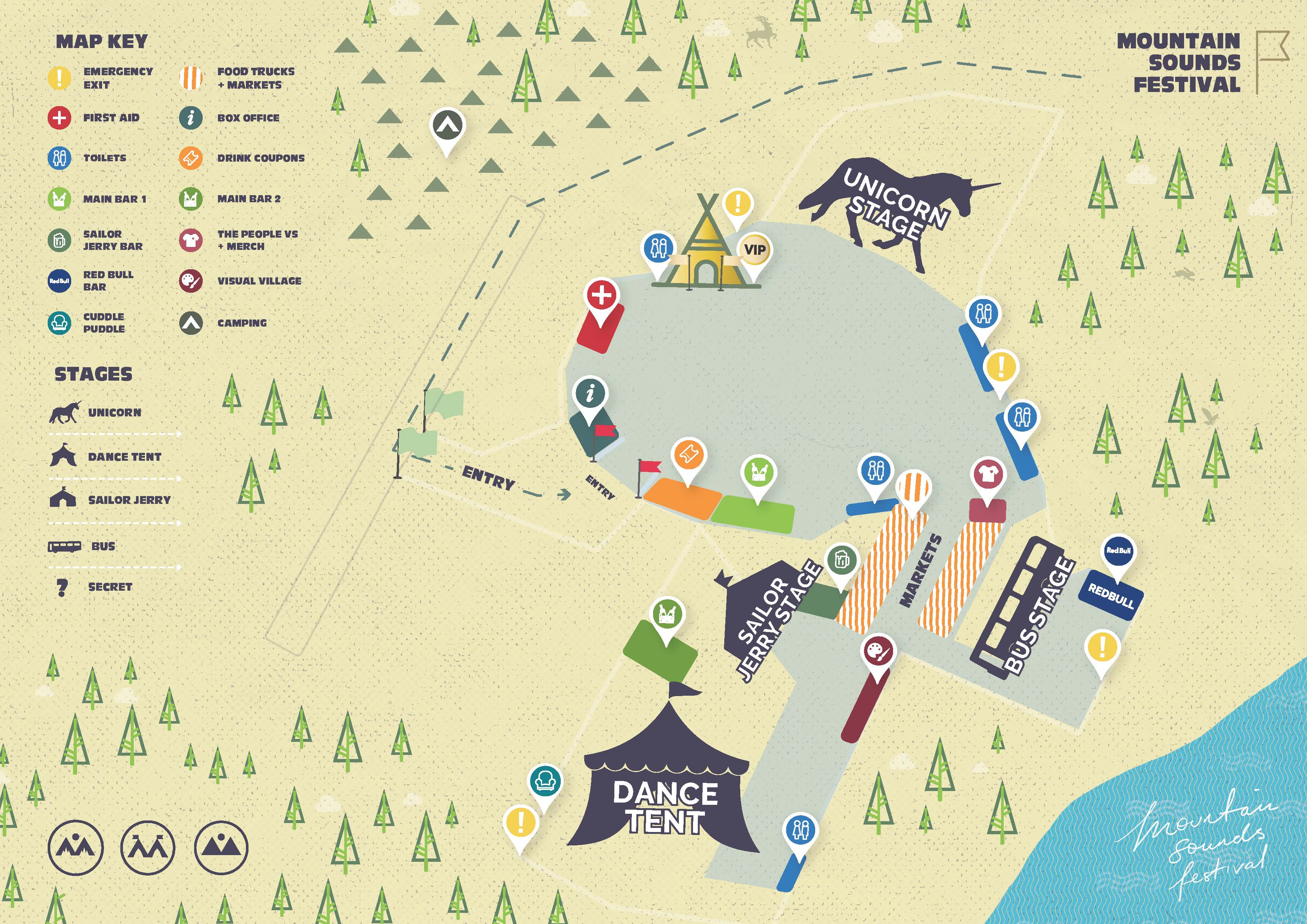Select the Camping tent pin among the hills
Image resolution: width=1307 pixels, height=924 pixels.
(447, 125)
